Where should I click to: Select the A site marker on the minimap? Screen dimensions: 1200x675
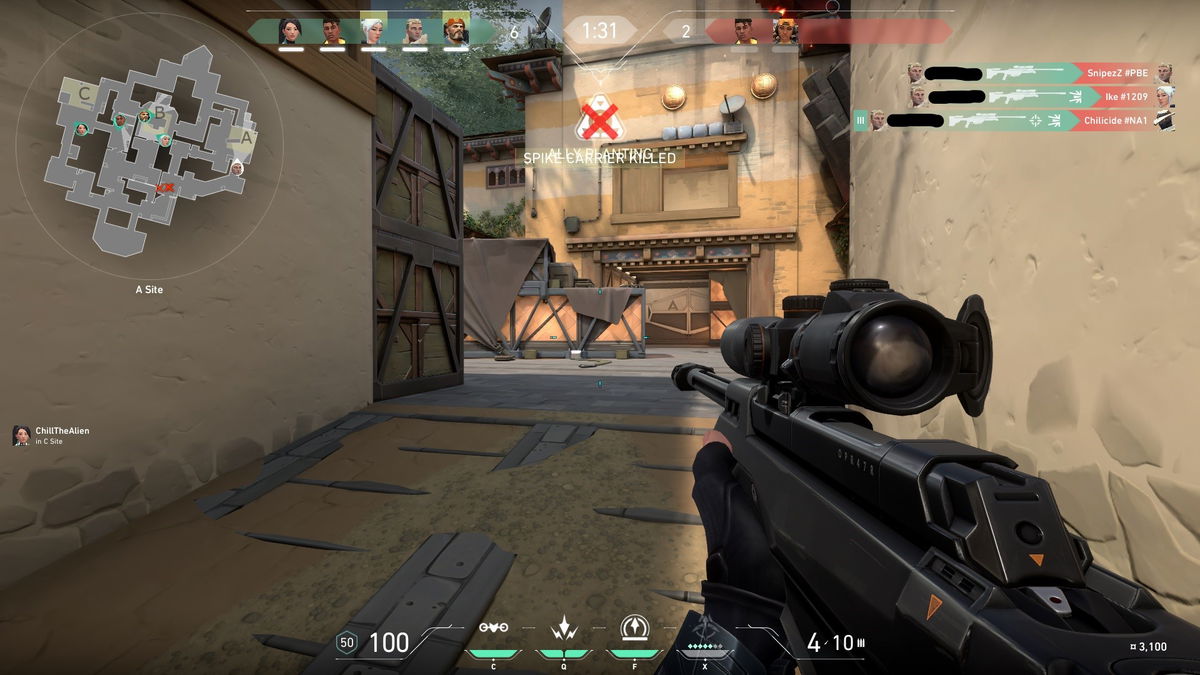coord(245,137)
